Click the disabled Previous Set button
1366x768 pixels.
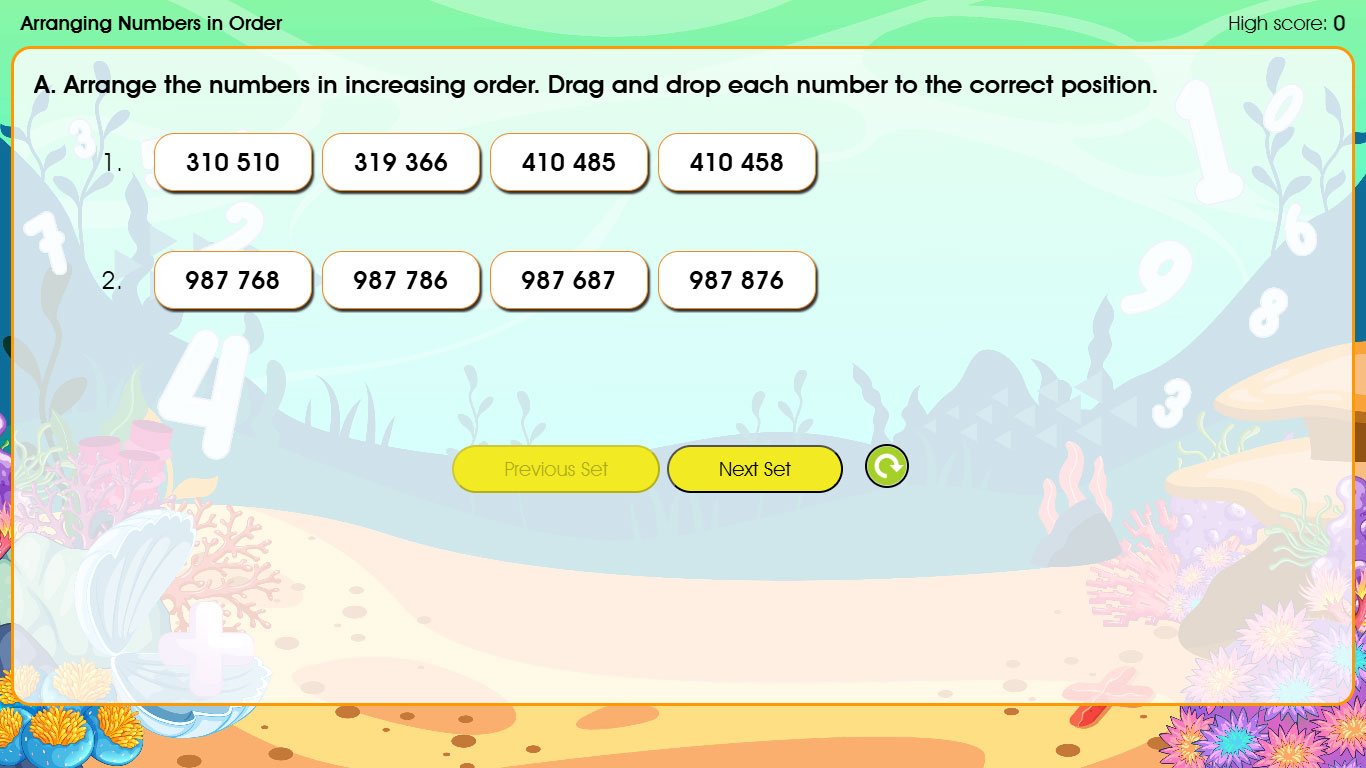coord(556,468)
